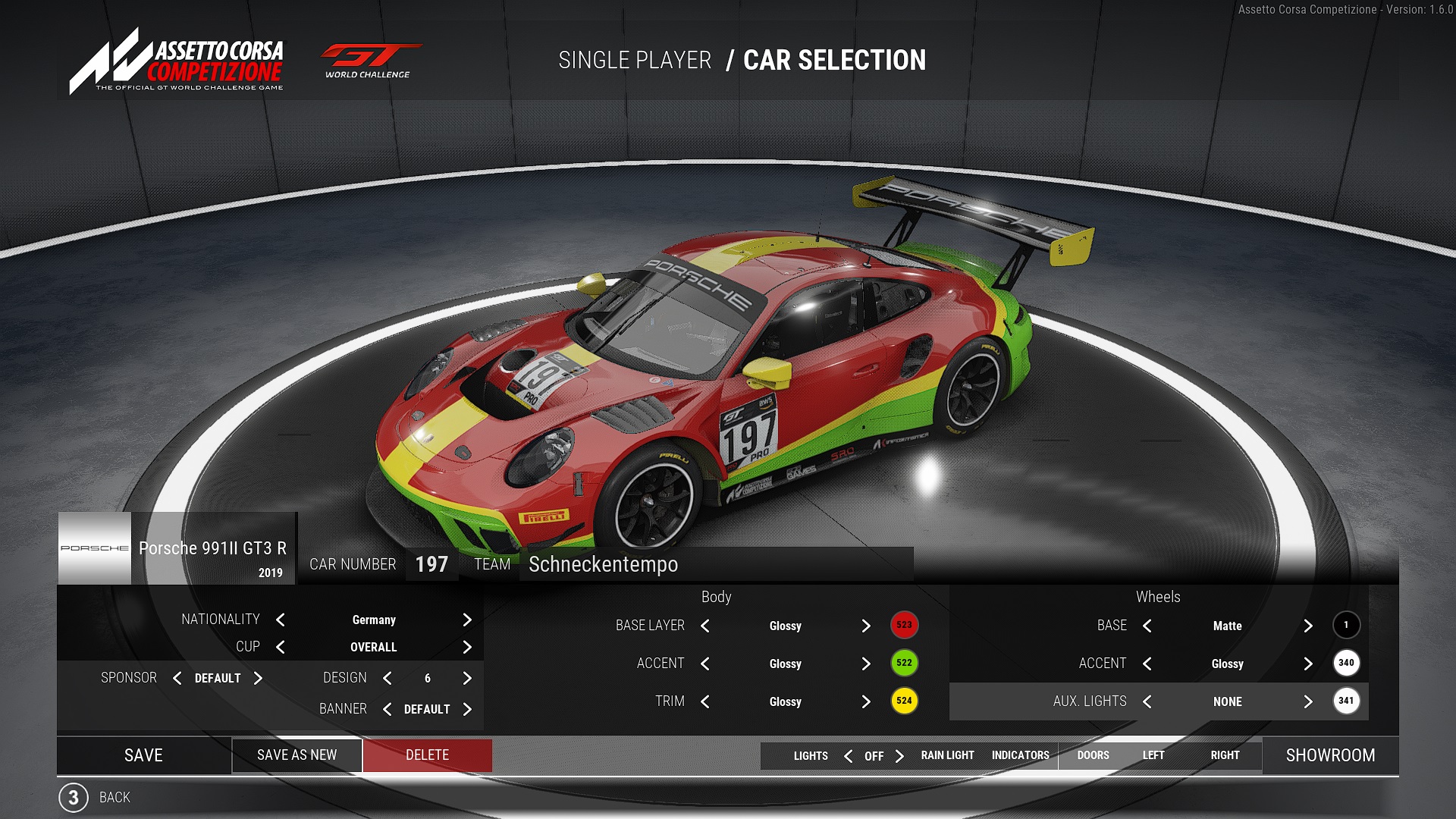Open the Showroom view

(1330, 755)
